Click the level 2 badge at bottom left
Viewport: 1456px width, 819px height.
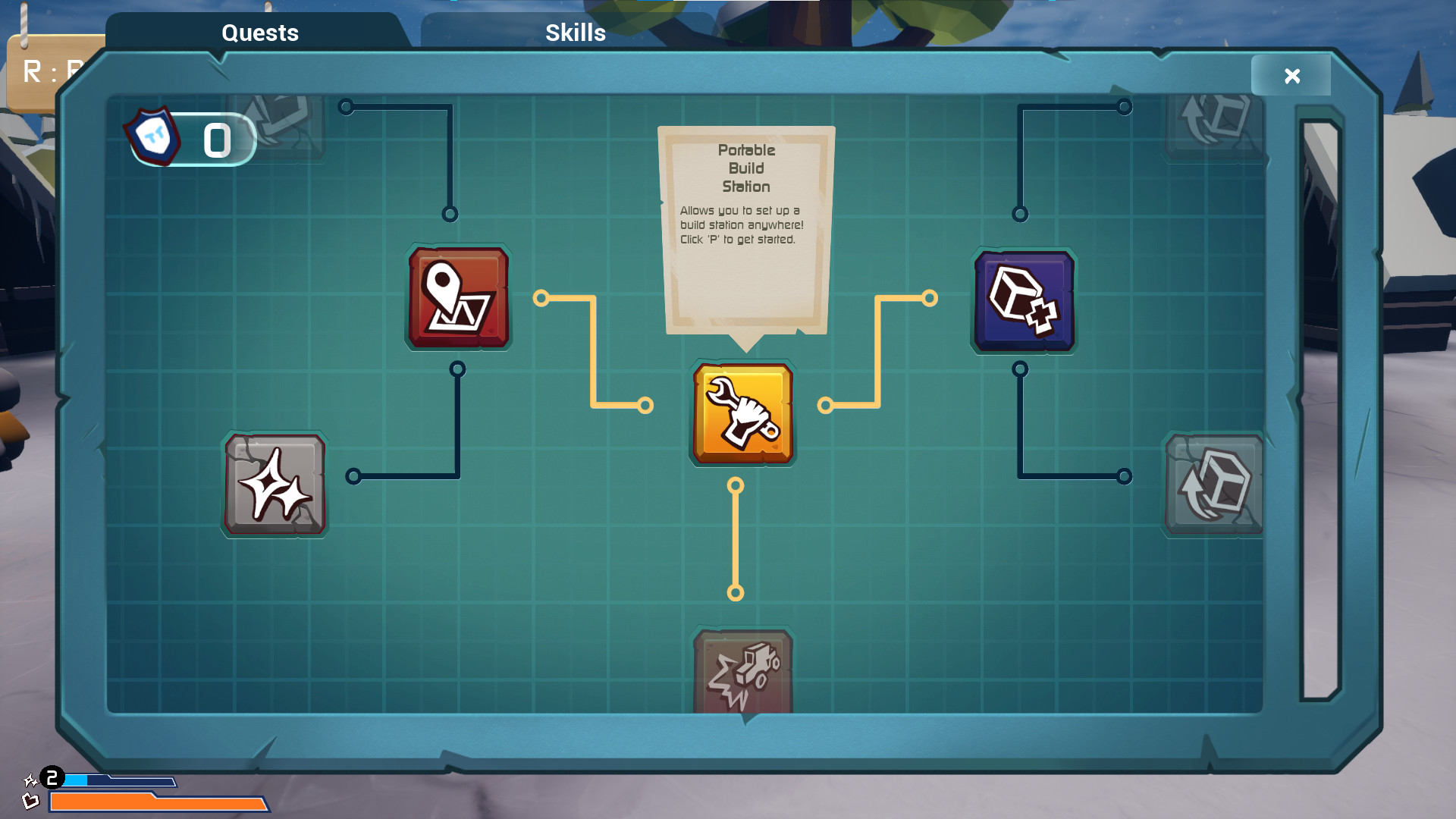click(x=51, y=777)
